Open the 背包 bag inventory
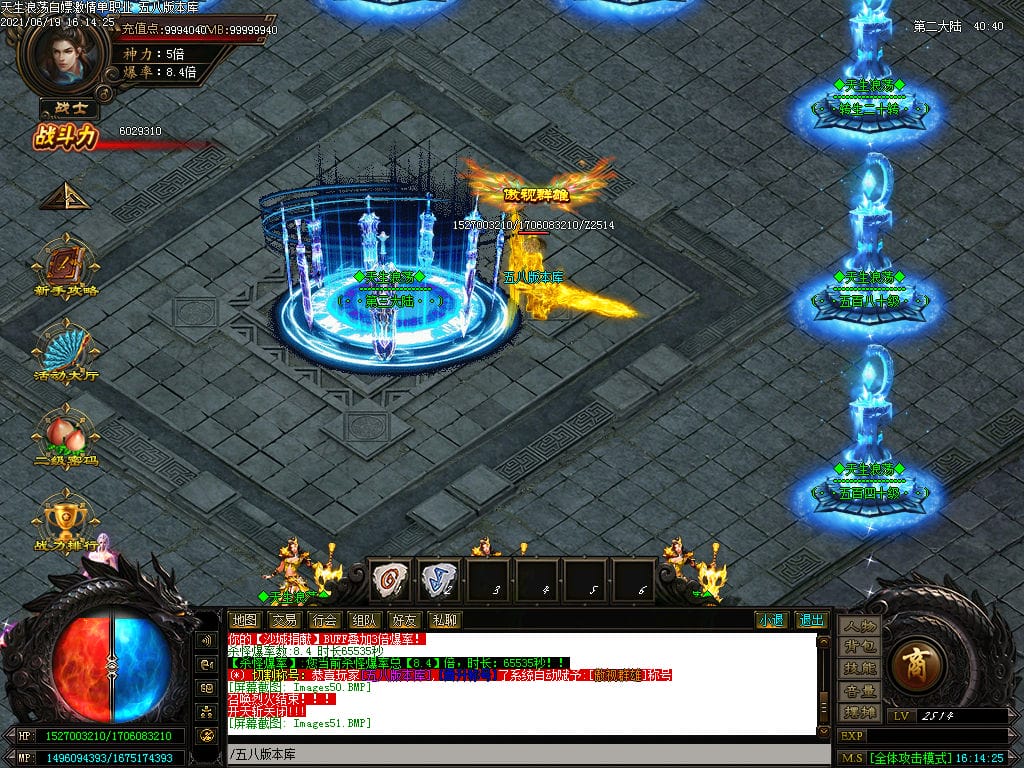Image resolution: width=1024 pixels, height=768 pixels. coord(859,647)
